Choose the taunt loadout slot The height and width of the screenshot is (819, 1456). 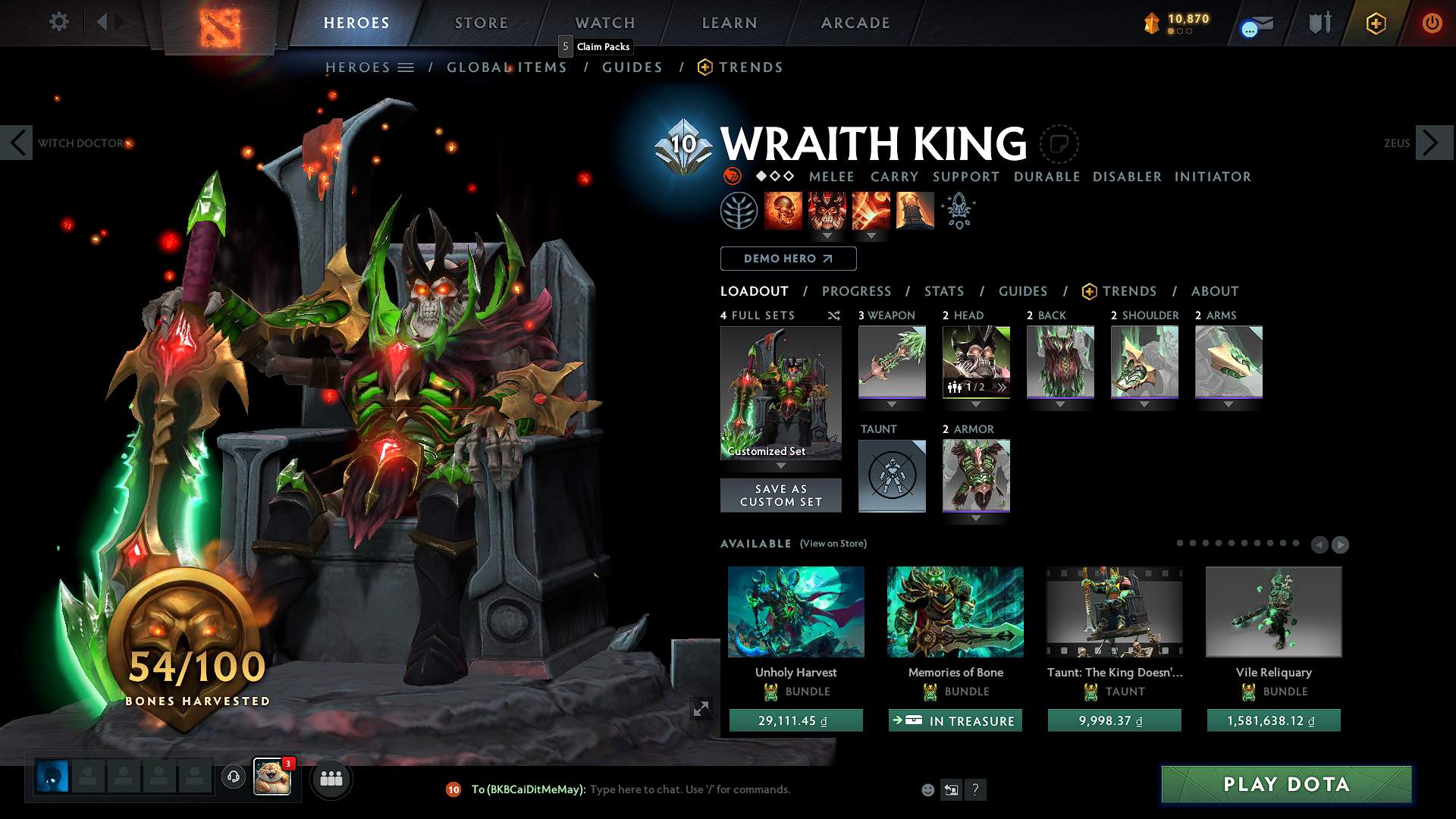click(892, 475)
